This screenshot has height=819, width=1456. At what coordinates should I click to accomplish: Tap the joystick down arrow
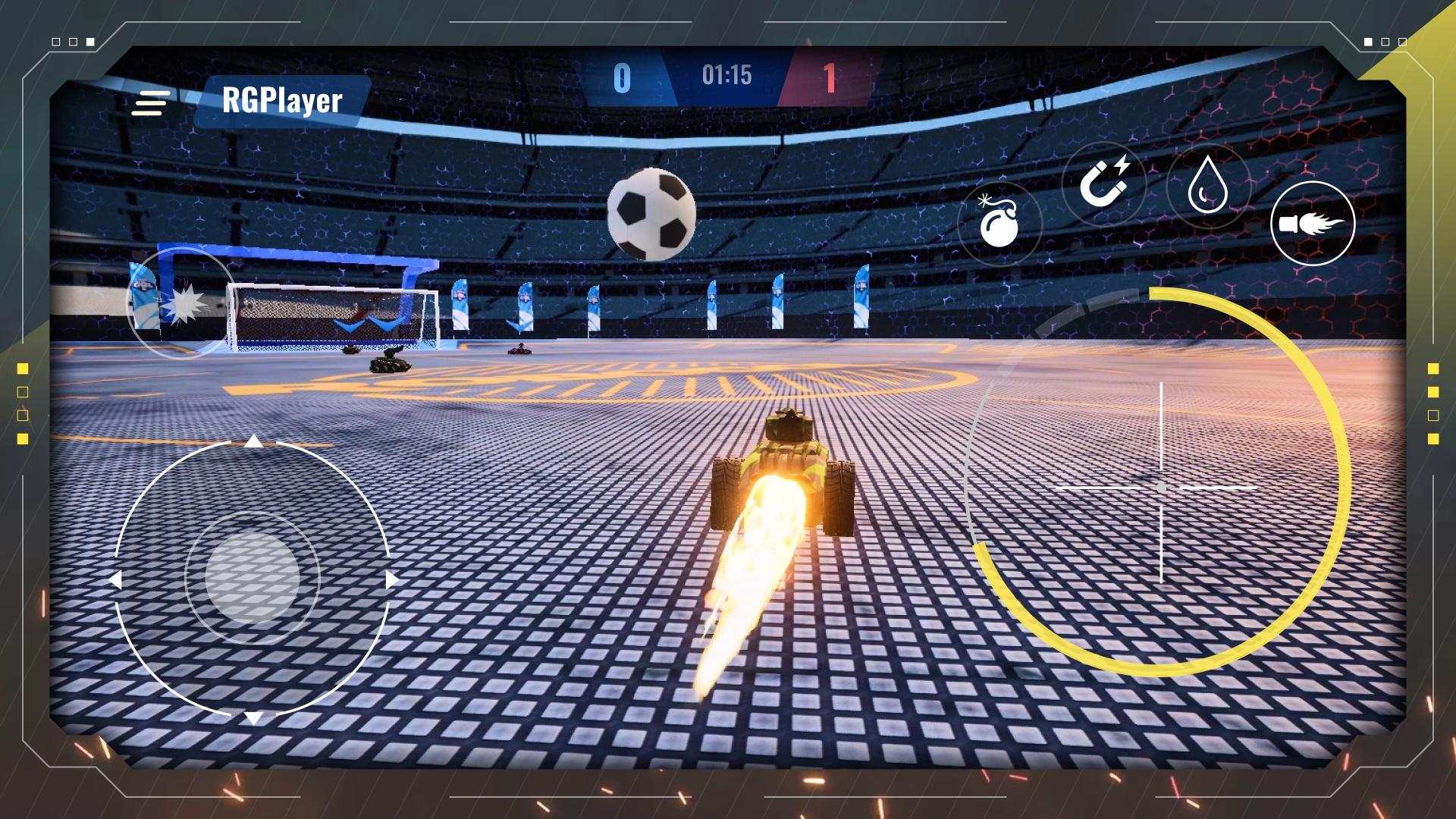click(253, 717)
